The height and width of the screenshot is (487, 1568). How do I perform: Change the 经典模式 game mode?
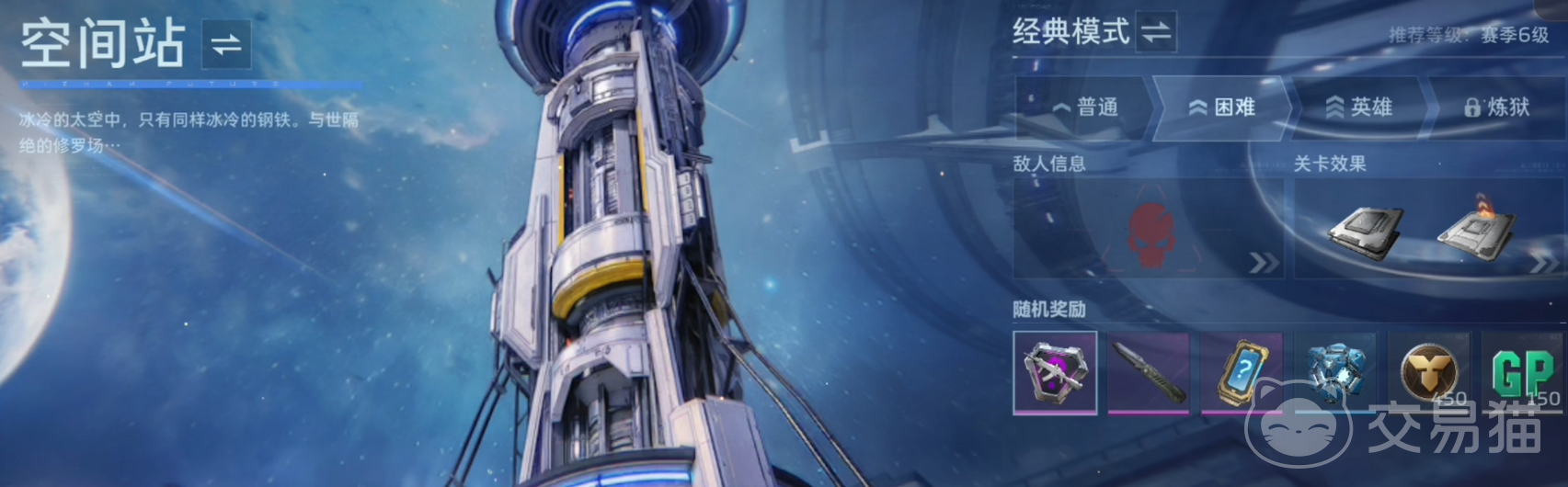pos(1155,33)
